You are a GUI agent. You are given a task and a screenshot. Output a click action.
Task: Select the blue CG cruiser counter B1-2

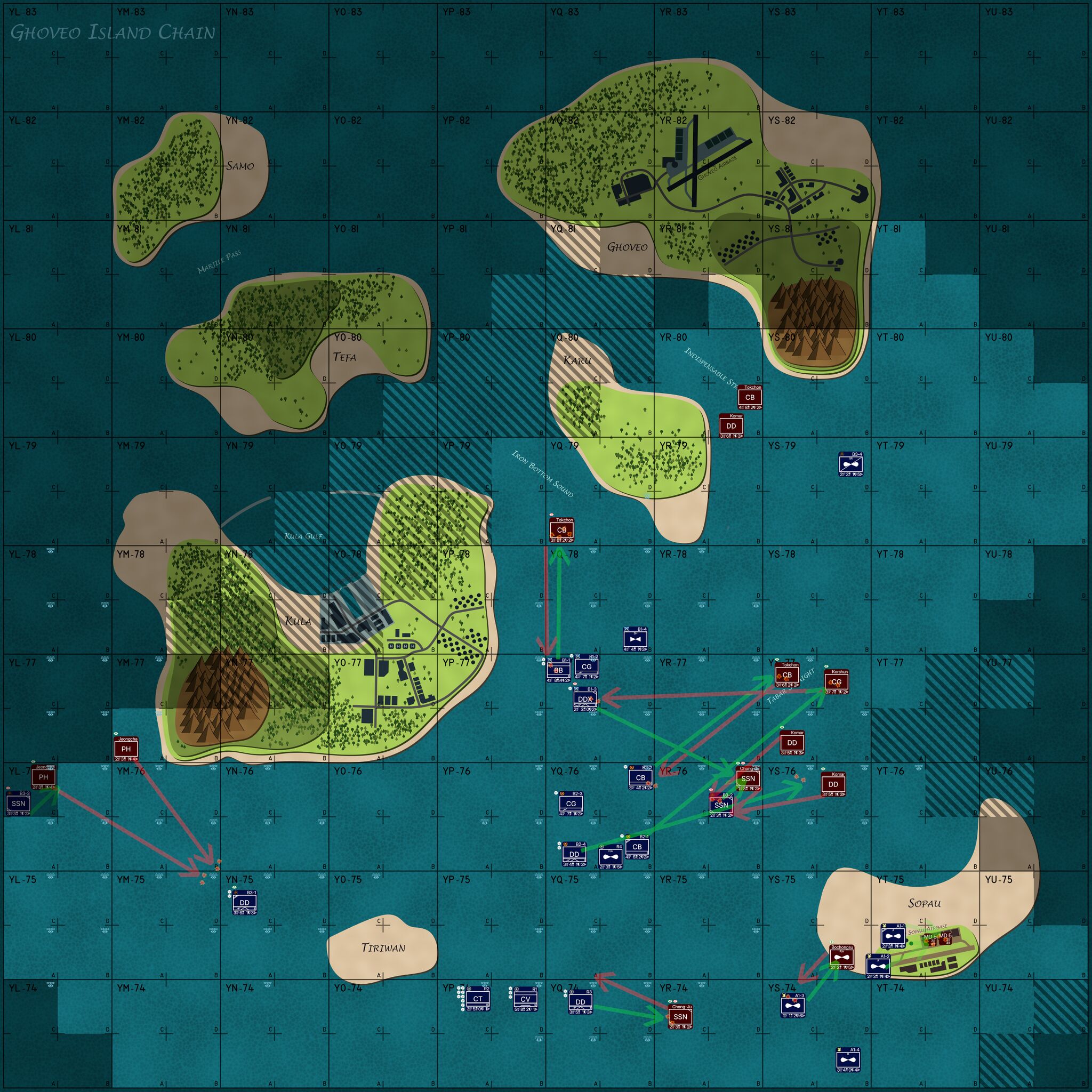(587, 667)
